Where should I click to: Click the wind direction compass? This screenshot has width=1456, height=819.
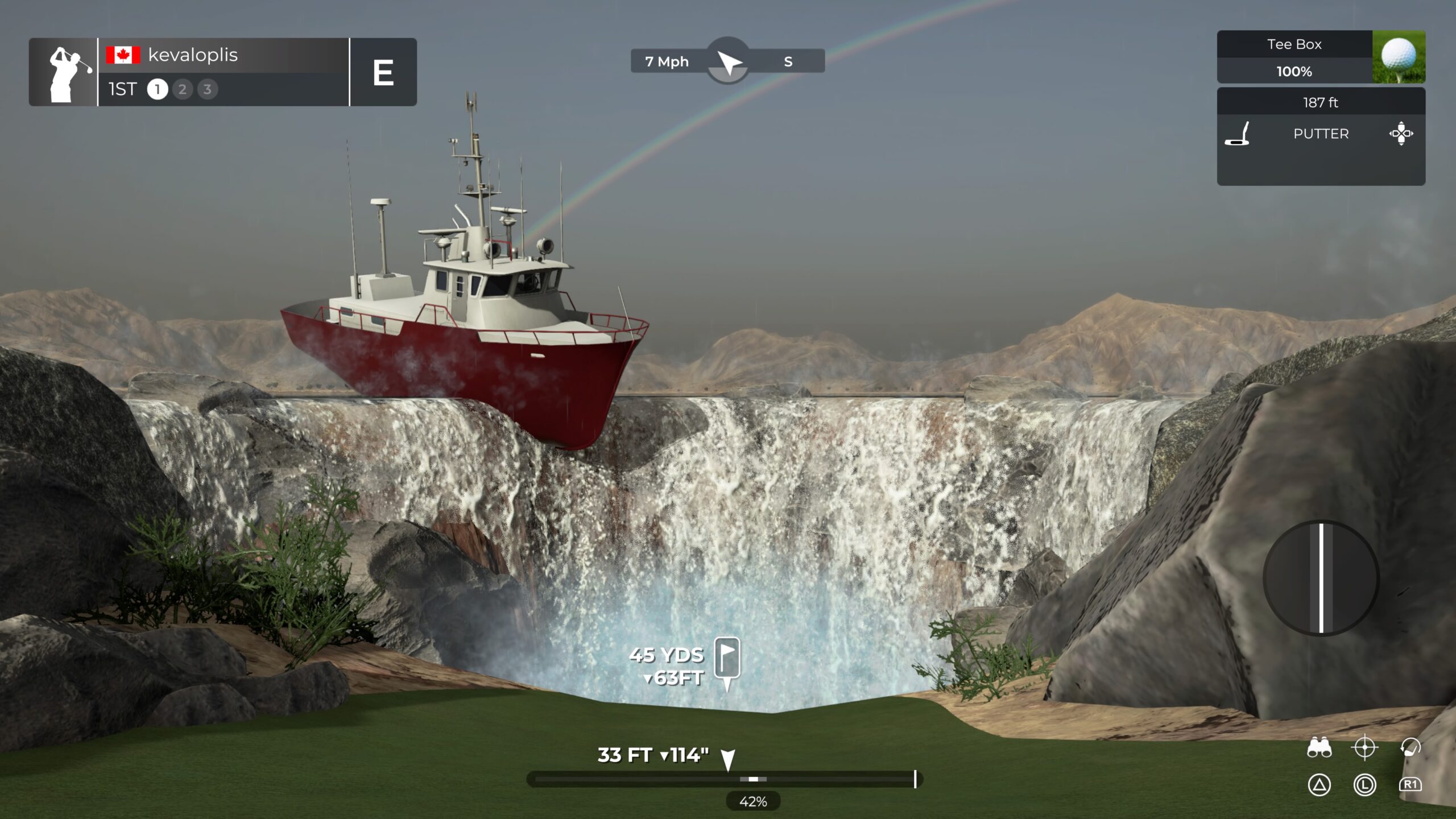(x=728, y=61)
